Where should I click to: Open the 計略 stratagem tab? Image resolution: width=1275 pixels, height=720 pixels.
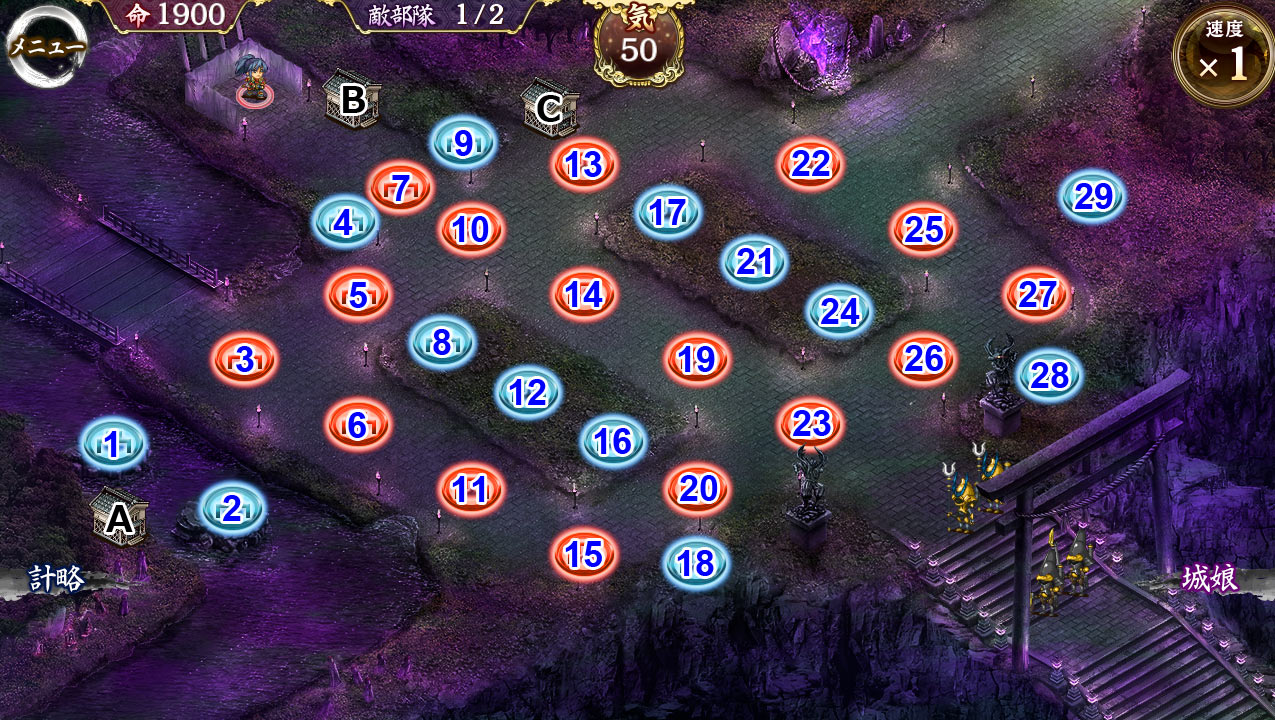click(x=56, y=579)
